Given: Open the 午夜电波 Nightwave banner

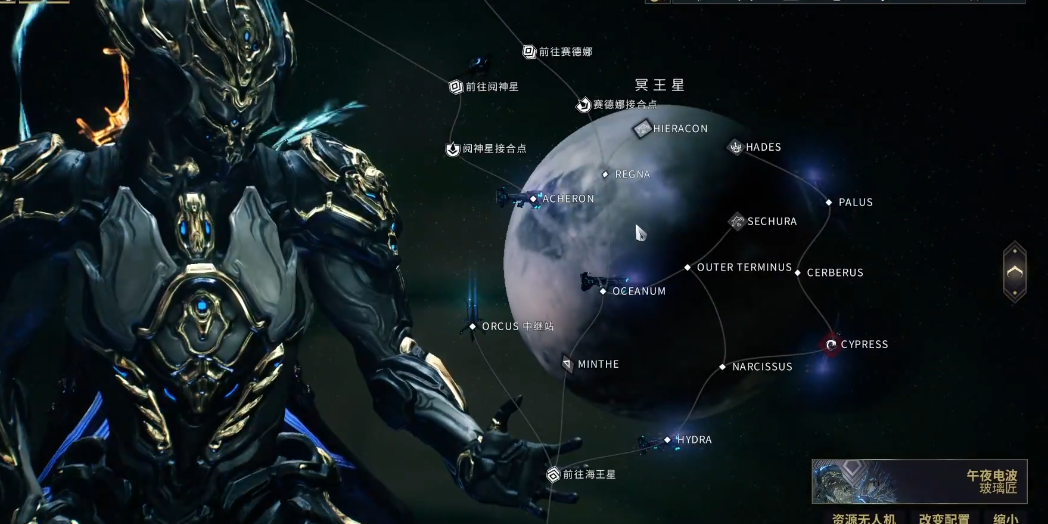Looking at the screenshot, I should 915,481.
